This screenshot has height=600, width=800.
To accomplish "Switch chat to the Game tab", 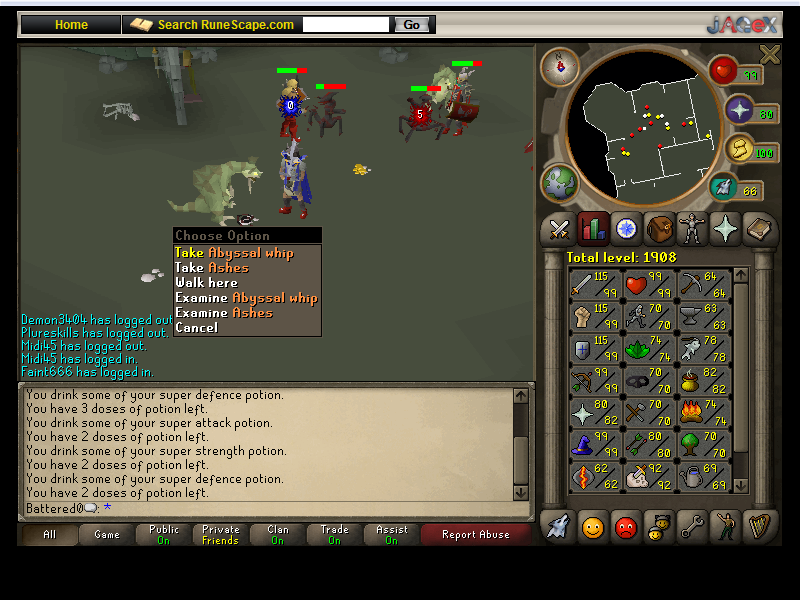I will click(x=107, y=535).
